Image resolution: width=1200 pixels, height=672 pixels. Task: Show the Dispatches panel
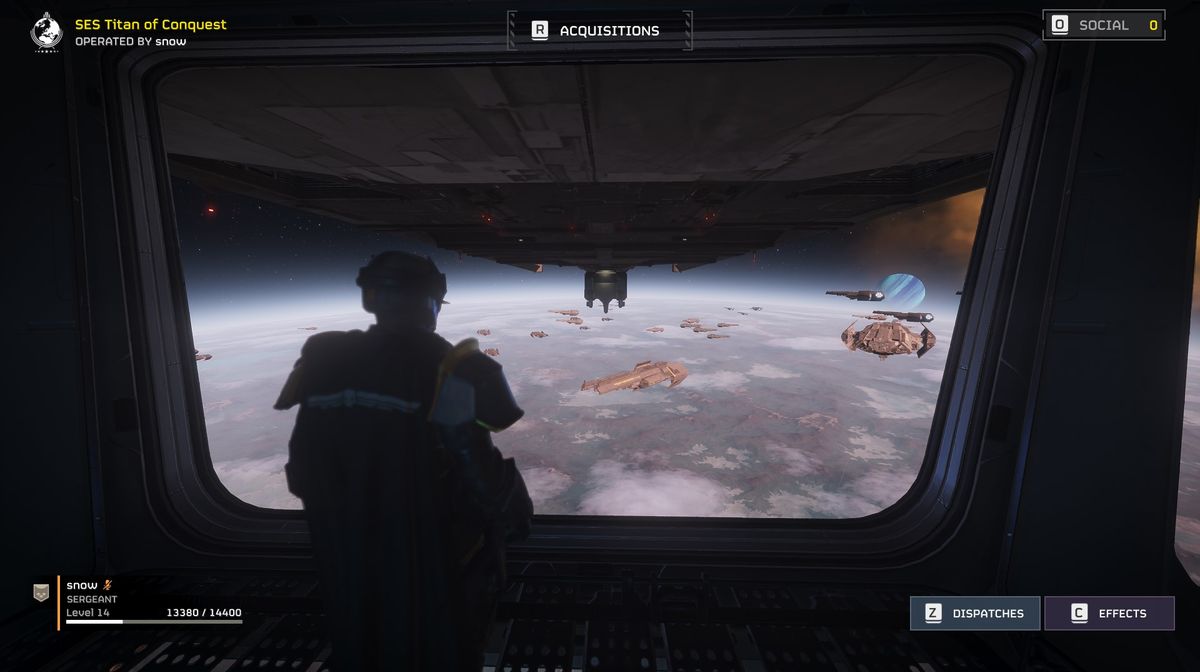[975, 613]
